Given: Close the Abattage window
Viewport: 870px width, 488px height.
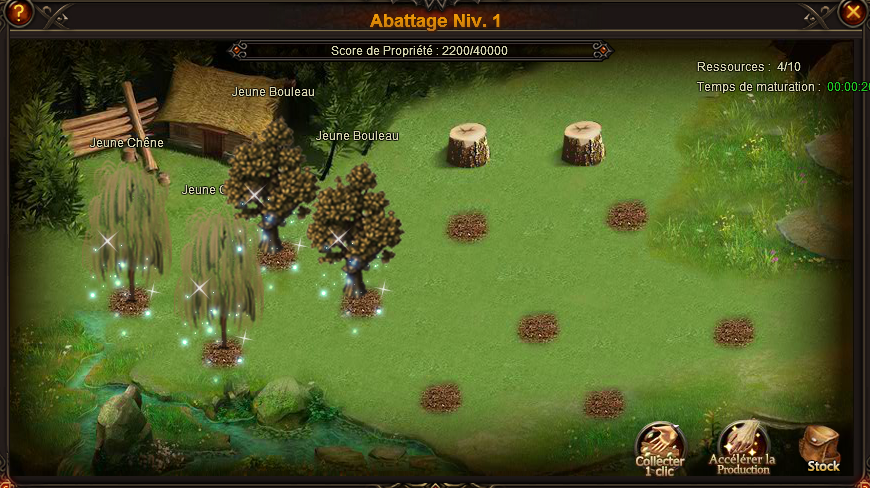Looking at the screenshot, I should 852,12.
